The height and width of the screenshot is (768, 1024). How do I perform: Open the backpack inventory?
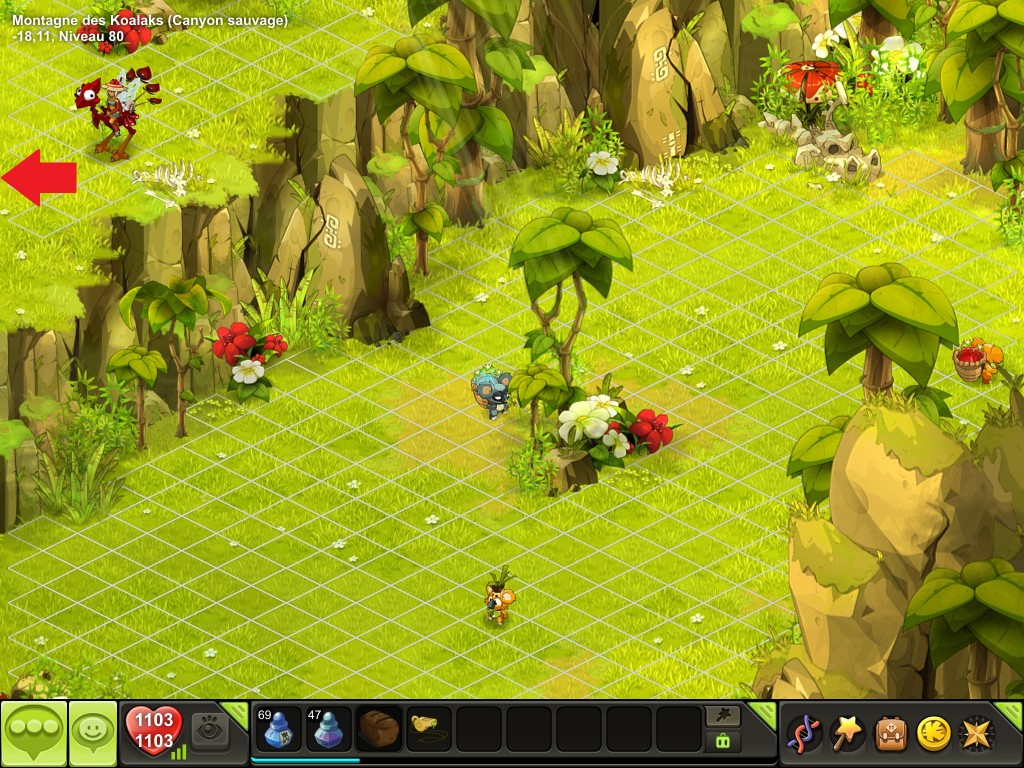[x=890, y=733]
